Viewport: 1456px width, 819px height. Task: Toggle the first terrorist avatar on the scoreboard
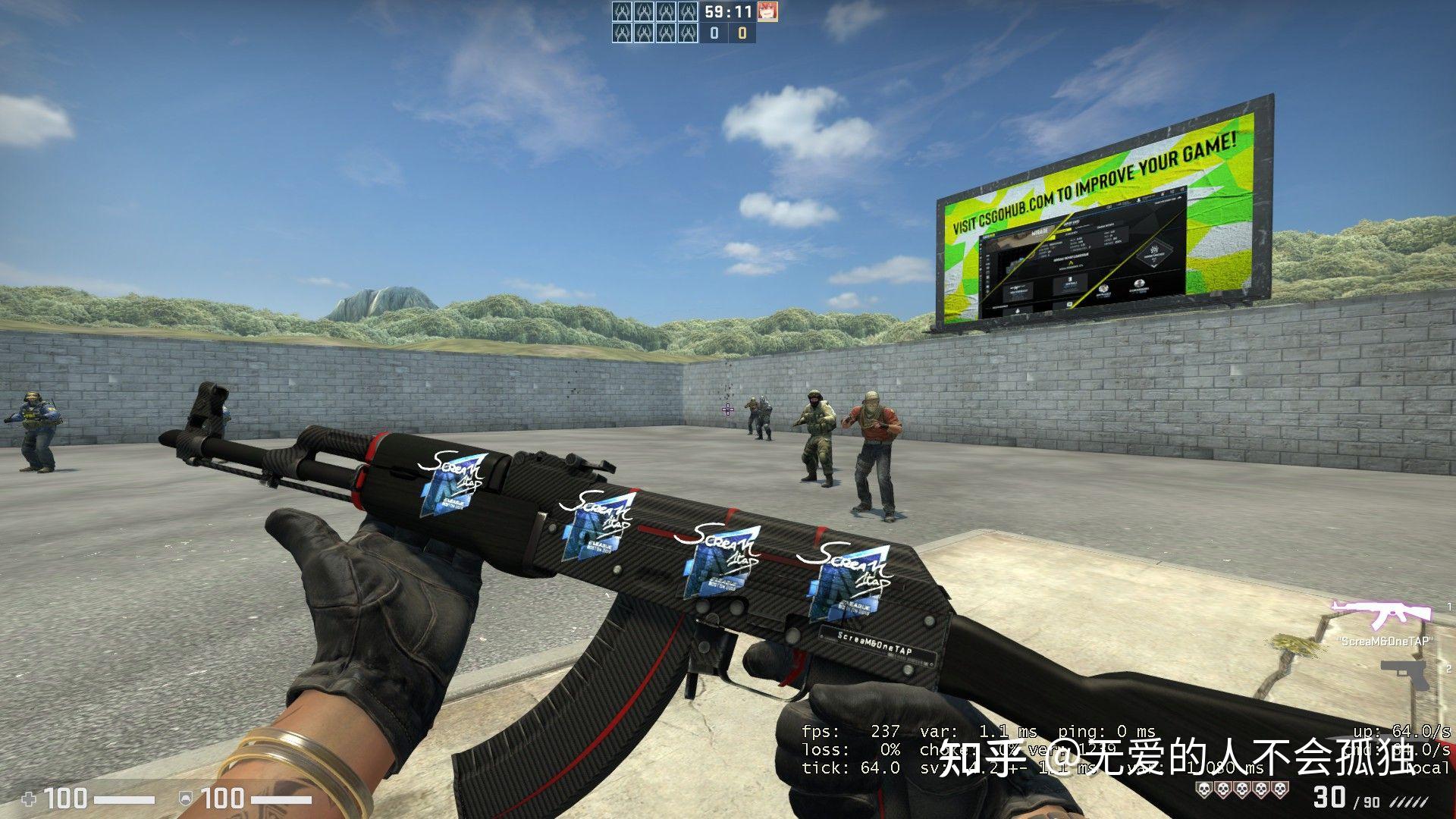pyautogui.click(x=622, y=11)
